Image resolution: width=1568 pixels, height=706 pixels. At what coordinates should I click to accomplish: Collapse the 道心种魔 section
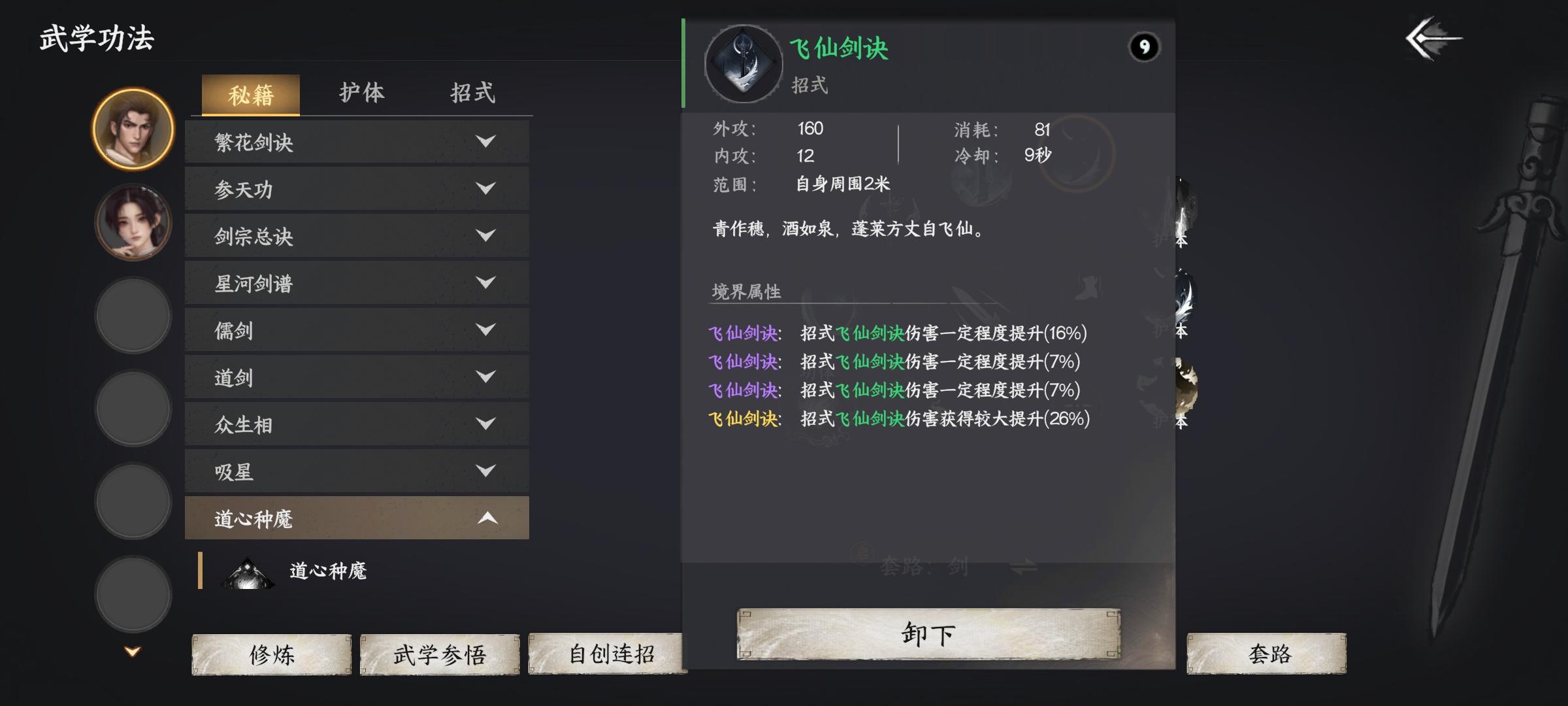pos(356,518)
